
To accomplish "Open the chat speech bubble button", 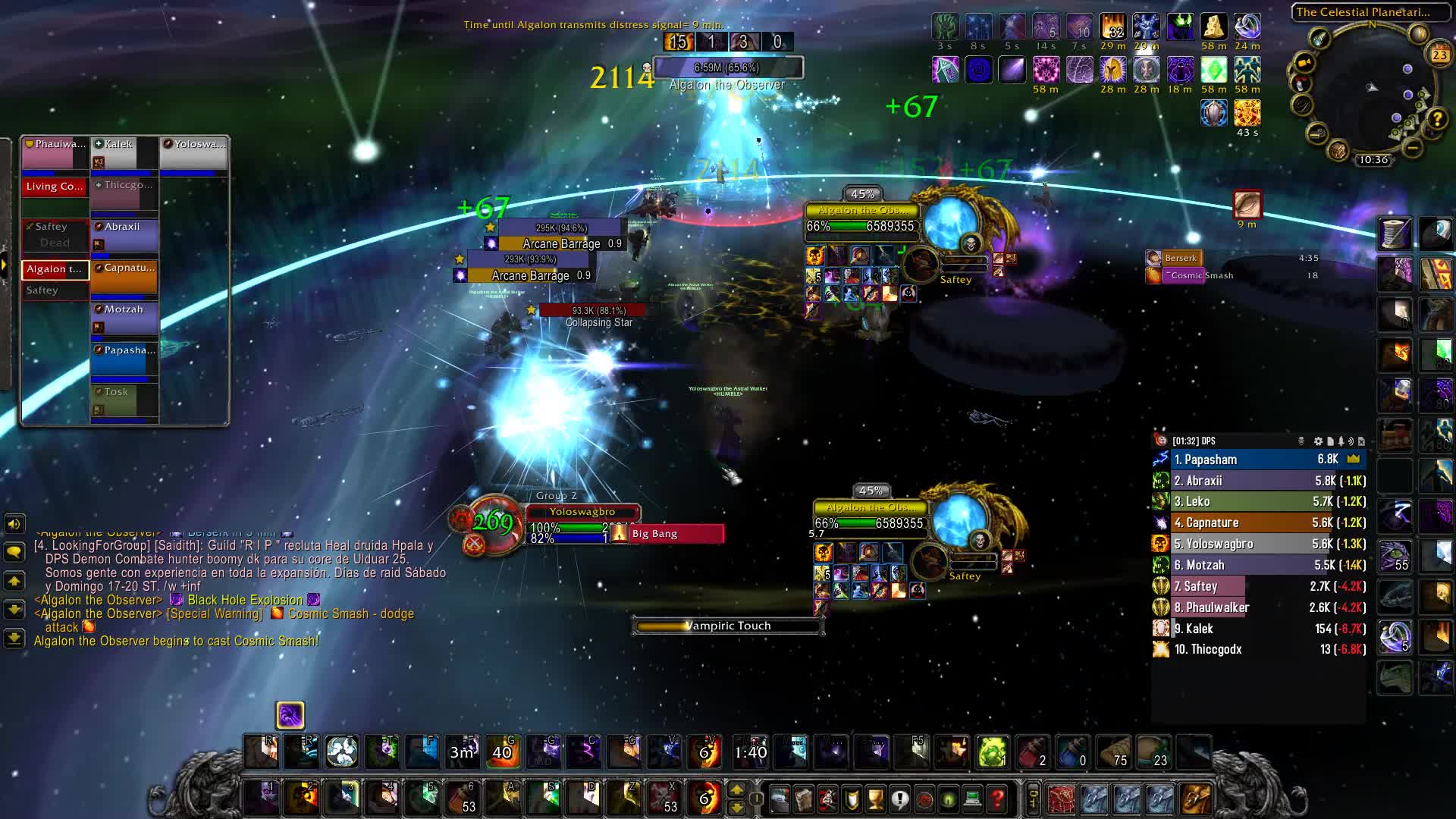I will (14, 553).
